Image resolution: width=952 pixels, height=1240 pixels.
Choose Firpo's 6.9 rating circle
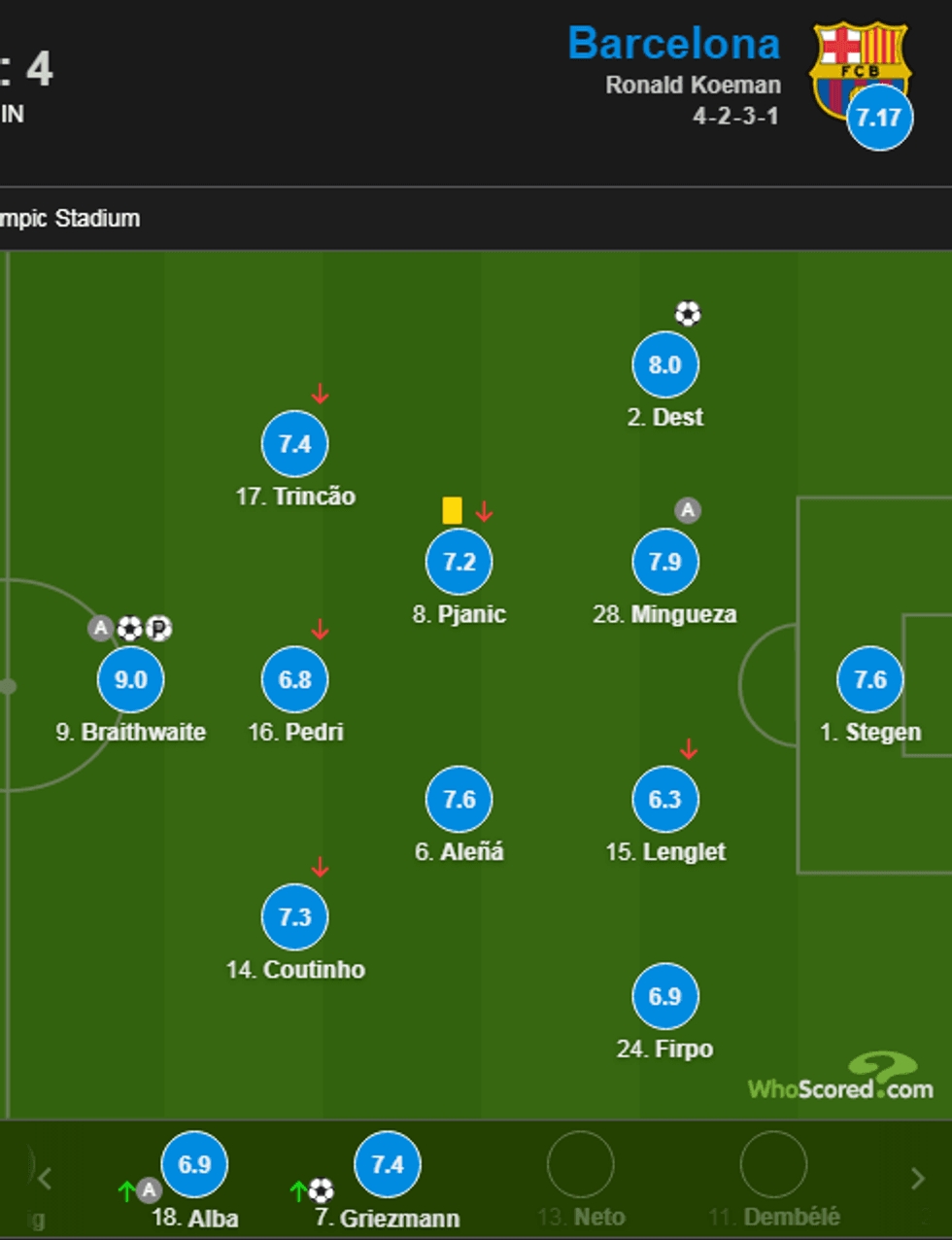[665, 996]
